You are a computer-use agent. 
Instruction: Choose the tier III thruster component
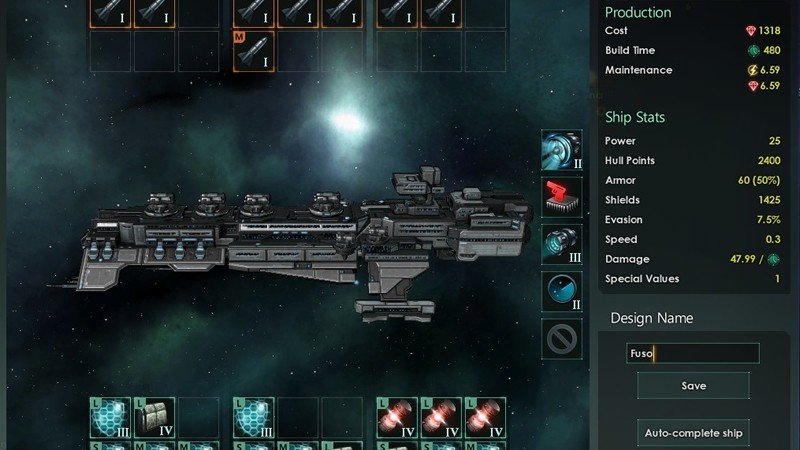(x=562, y=244)
